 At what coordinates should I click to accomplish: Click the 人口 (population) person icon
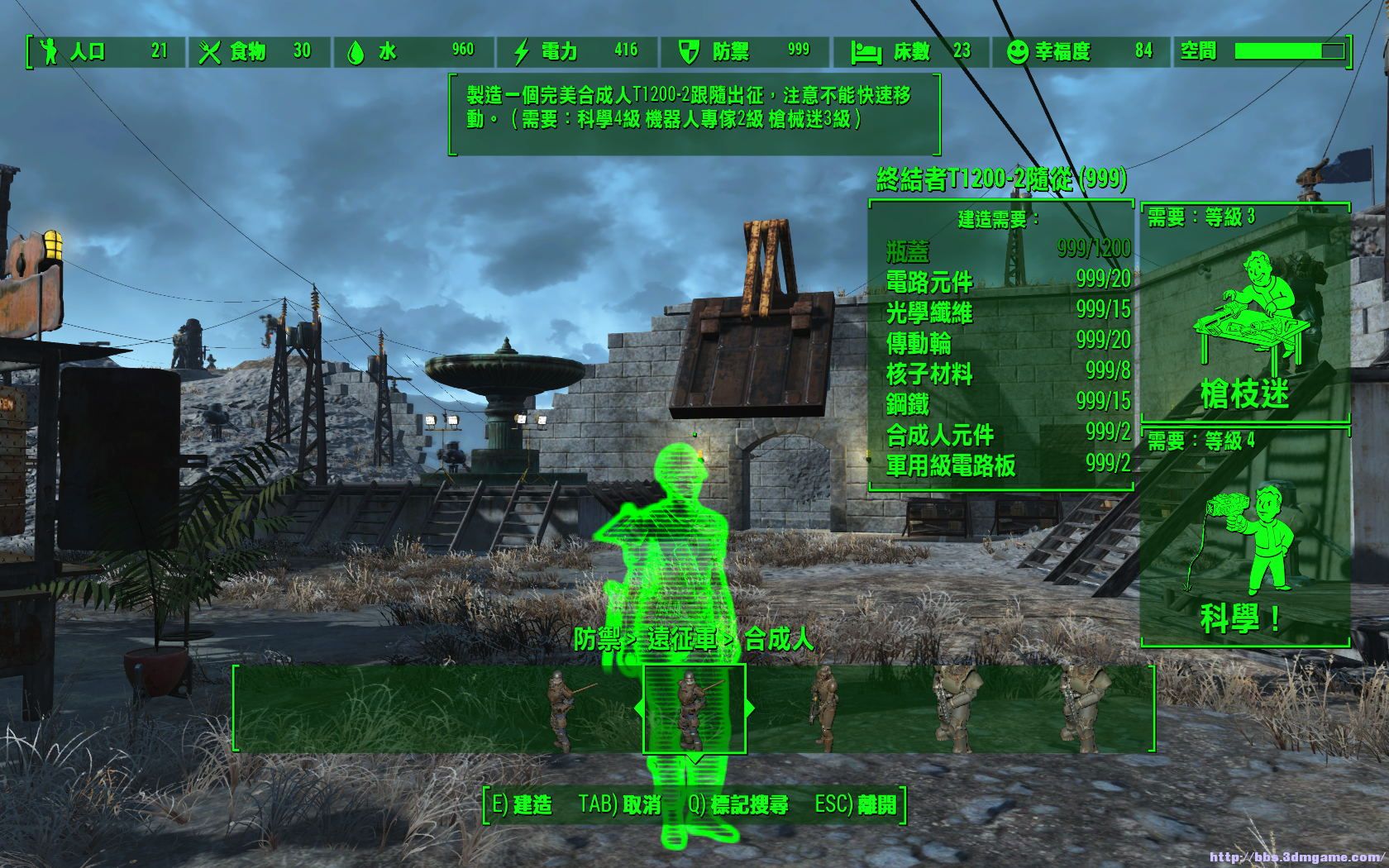click(50, 51)
